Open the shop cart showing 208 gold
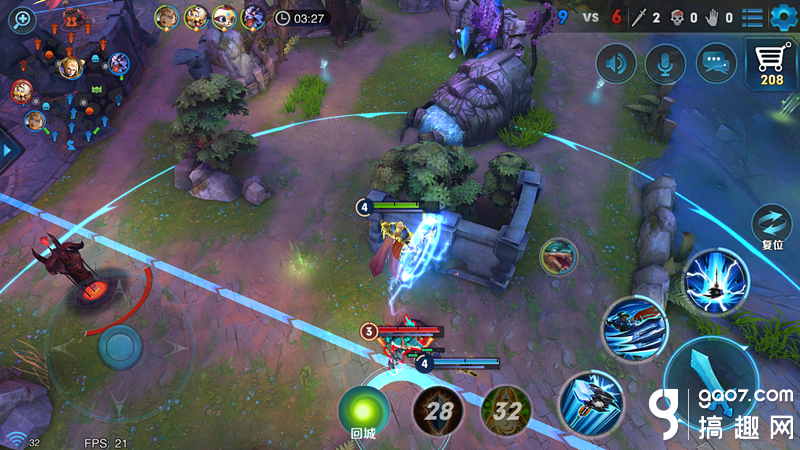Viewport: 800px width, 450px height. pyautogui.click(x=770, y=66)
